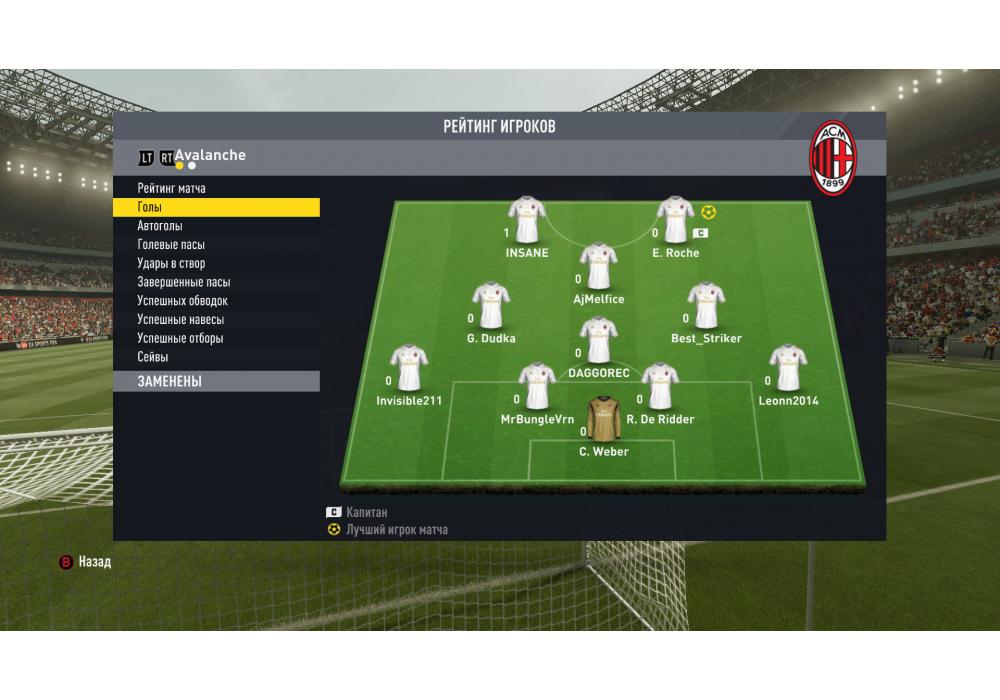Click Best_Striker's shirt on the pitch
1000x700 pixels.
[x=706, y=306]
